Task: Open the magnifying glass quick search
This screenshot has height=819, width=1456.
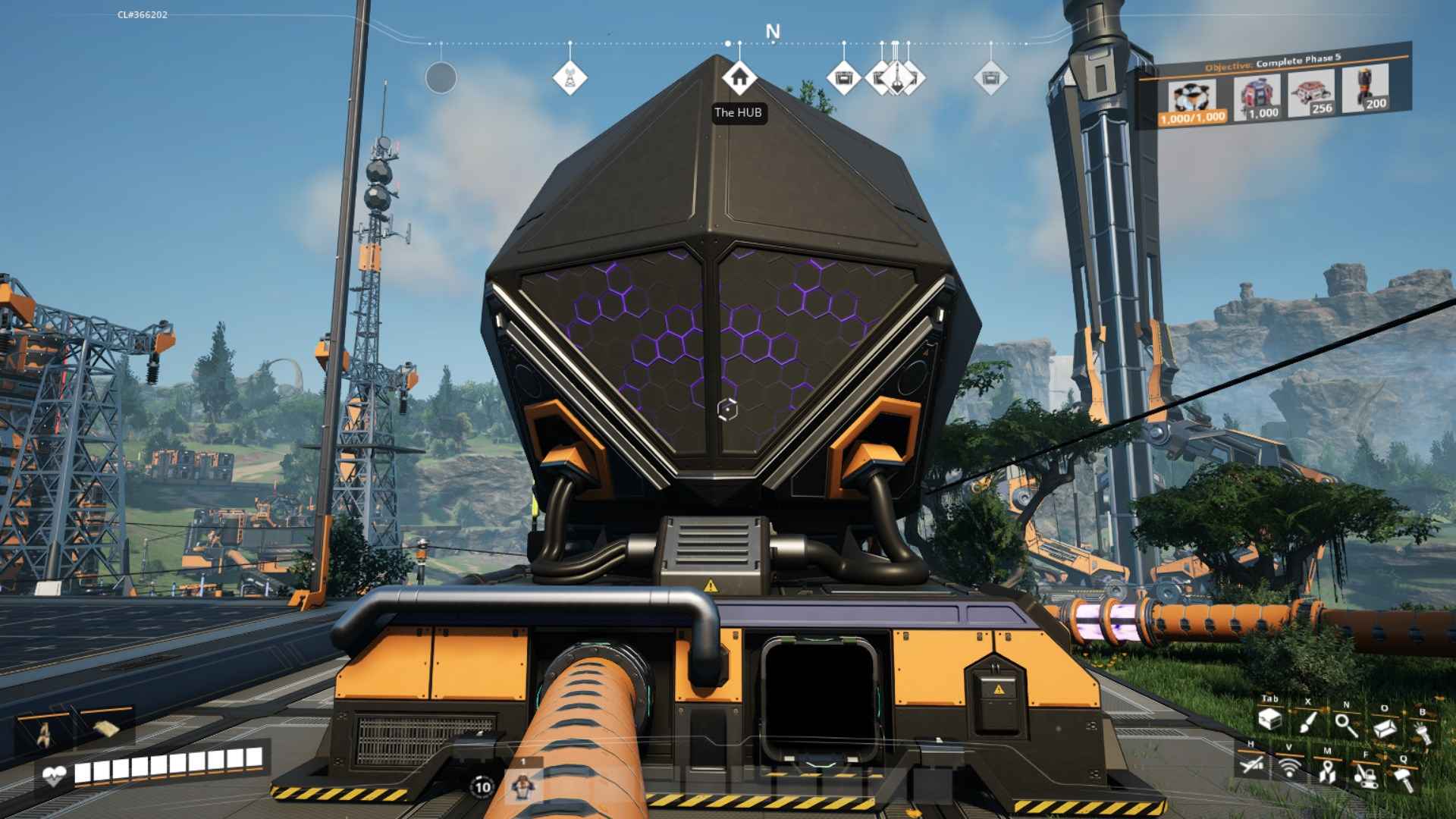Action: [1347, 724]
